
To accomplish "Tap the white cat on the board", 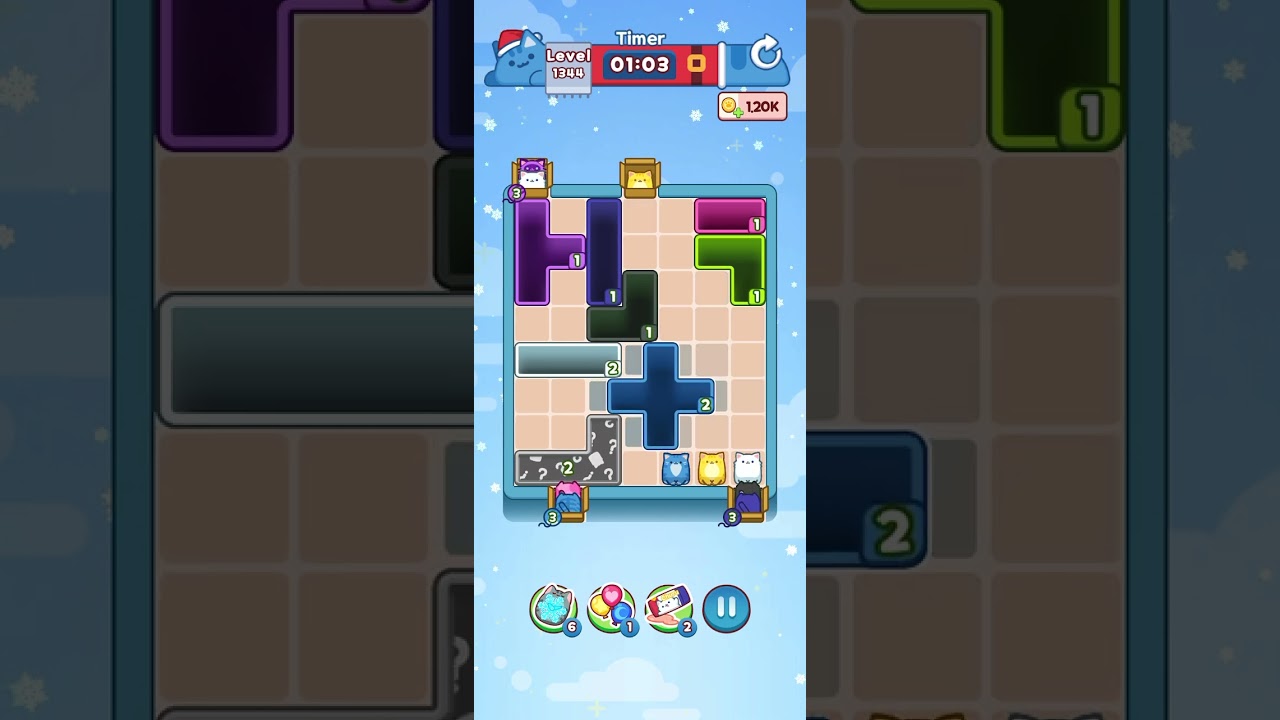I will [745, 467].
